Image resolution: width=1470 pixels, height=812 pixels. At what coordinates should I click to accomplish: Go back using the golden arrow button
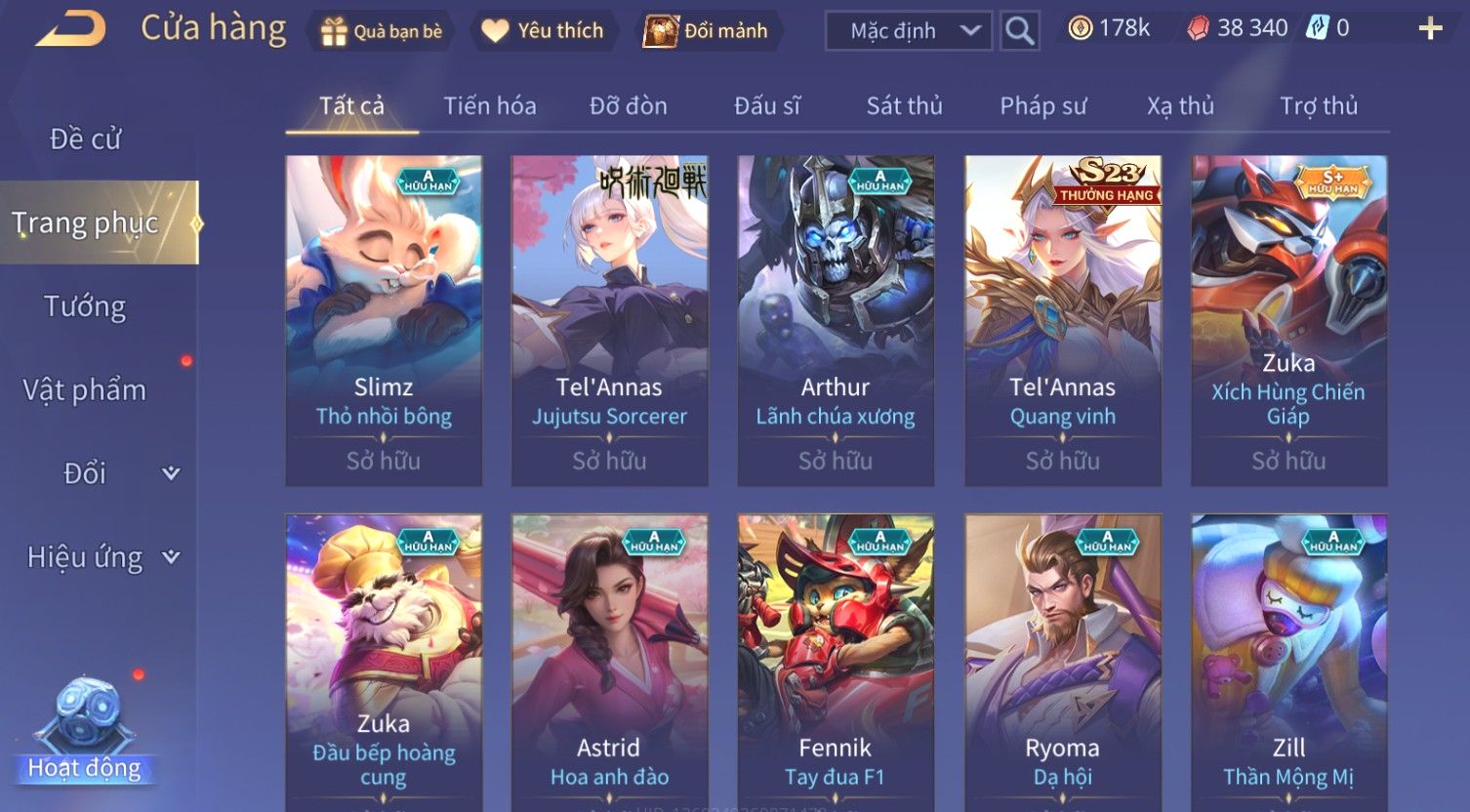71,29
